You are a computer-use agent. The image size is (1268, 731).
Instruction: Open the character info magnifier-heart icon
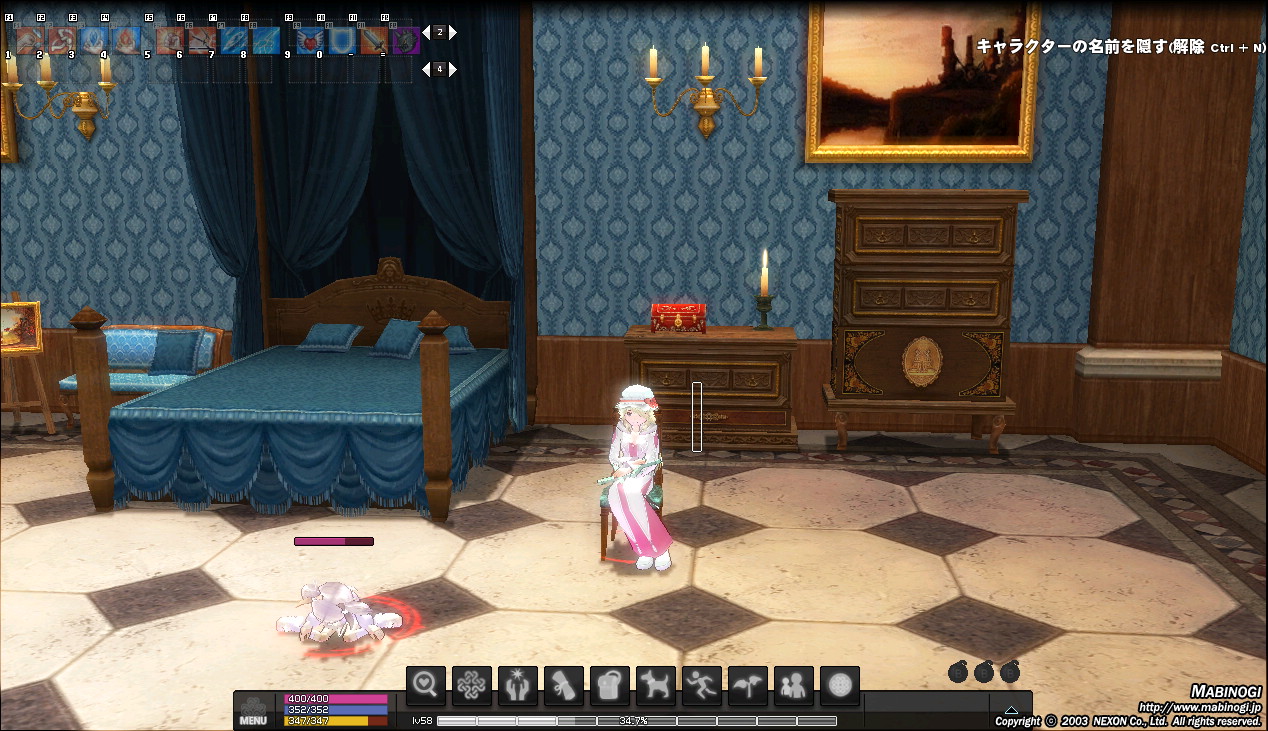point(426,686)
